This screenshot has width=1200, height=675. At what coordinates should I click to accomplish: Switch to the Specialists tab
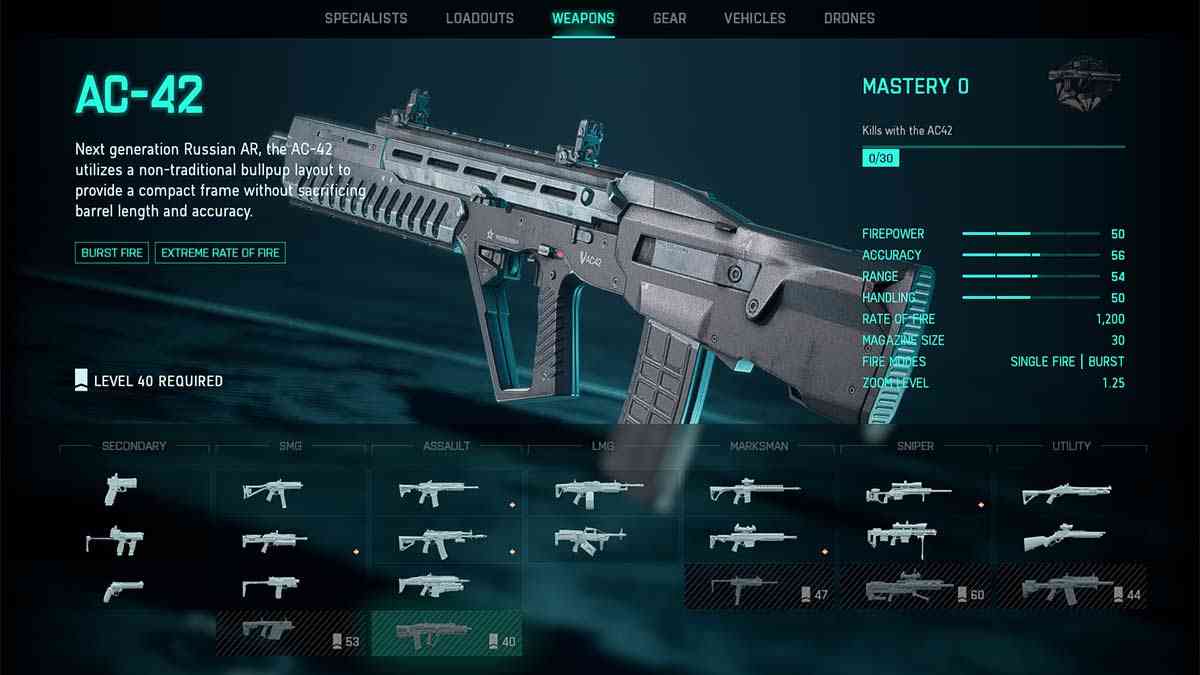pos(366,18)
